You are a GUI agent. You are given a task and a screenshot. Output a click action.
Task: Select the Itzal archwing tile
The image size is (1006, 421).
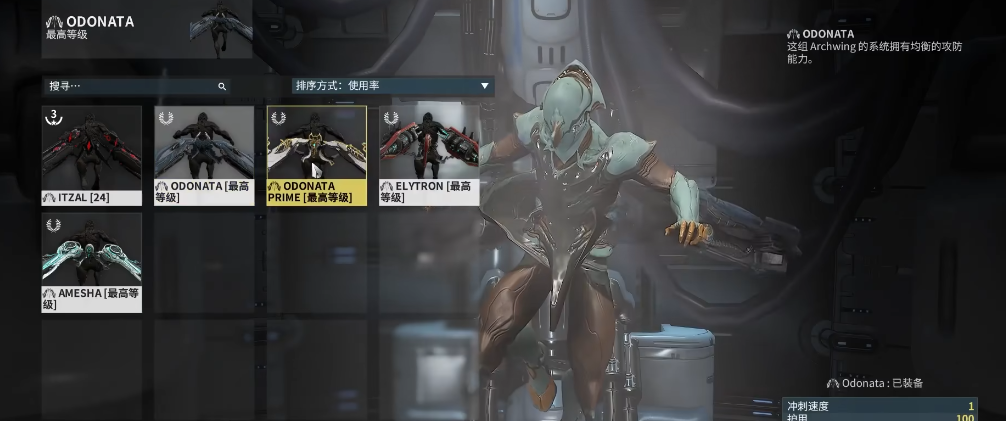tap(92, 154)
